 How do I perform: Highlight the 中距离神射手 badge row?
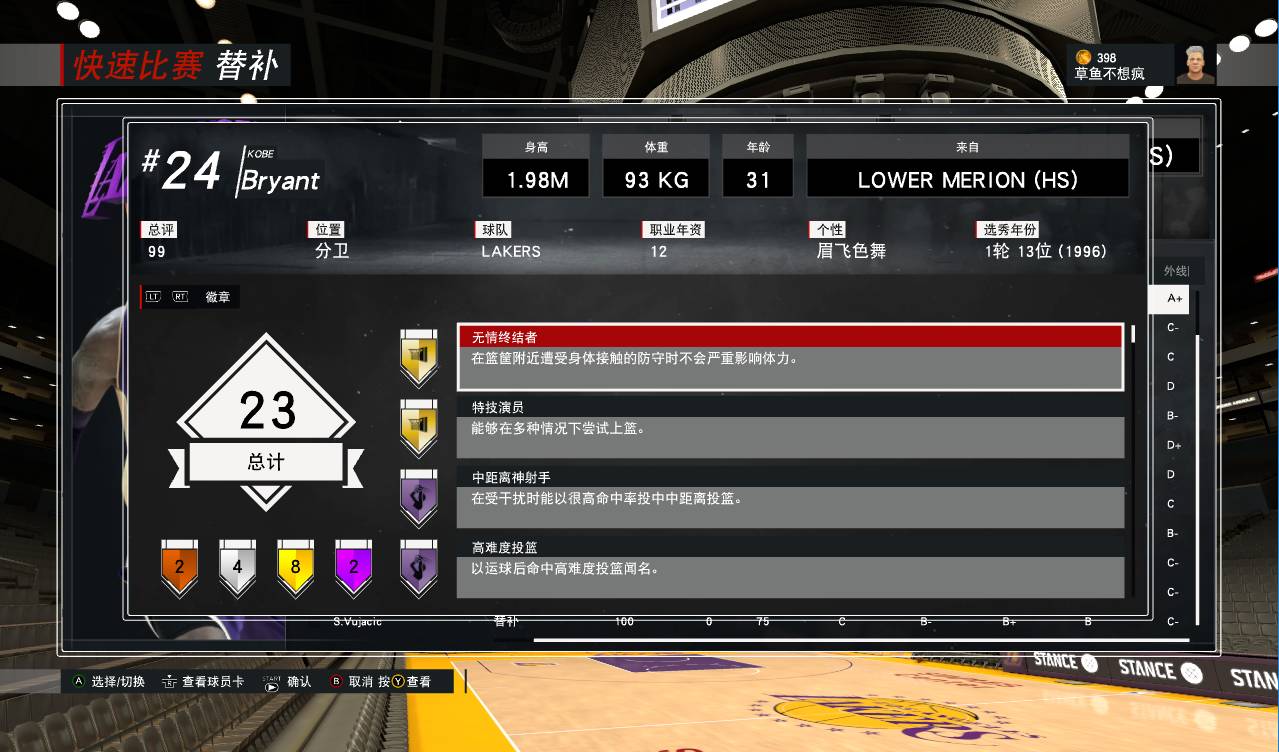coord(790,498)
